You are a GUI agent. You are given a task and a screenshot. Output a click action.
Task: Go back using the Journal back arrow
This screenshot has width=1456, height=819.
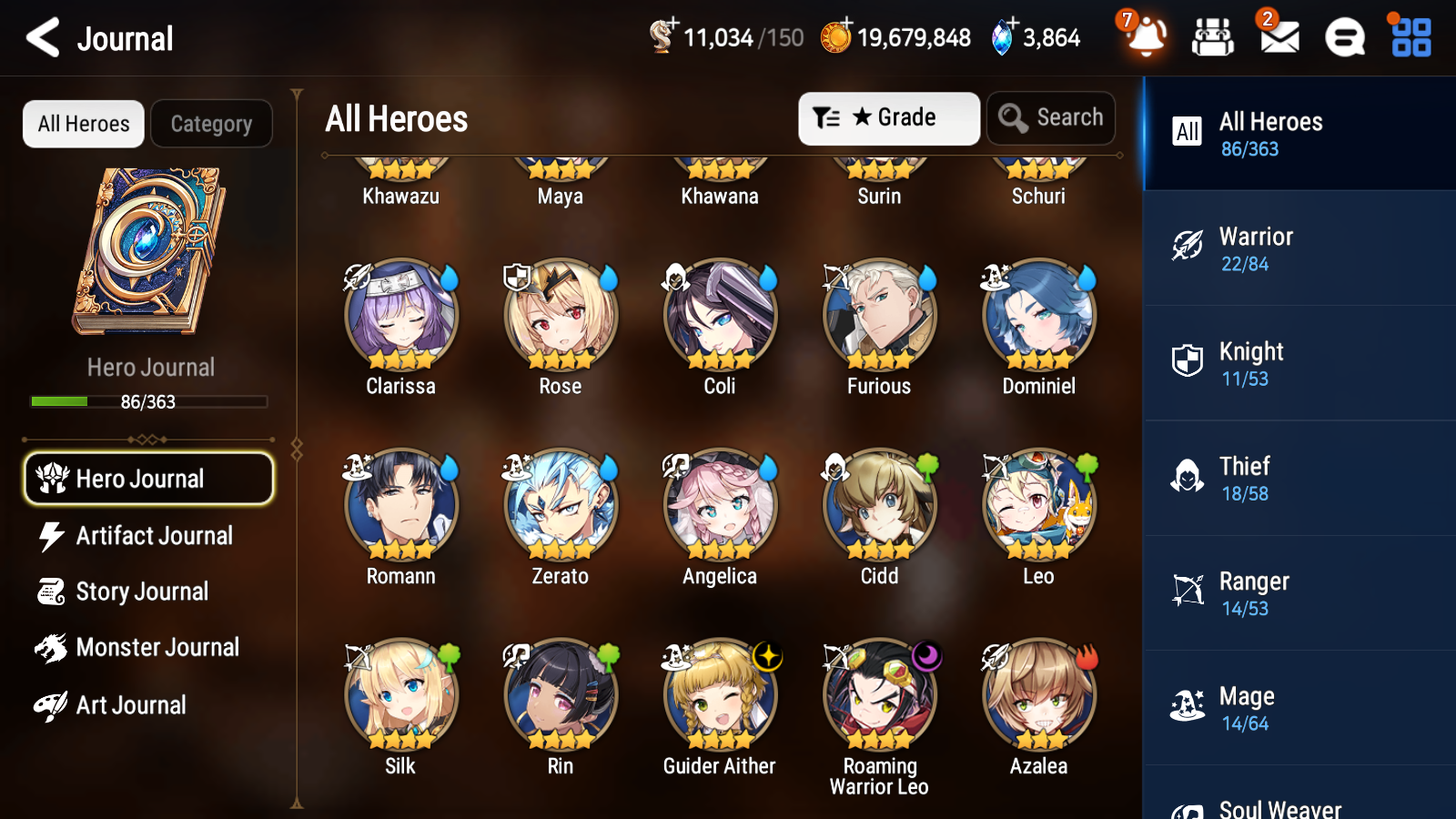[41, 37]
